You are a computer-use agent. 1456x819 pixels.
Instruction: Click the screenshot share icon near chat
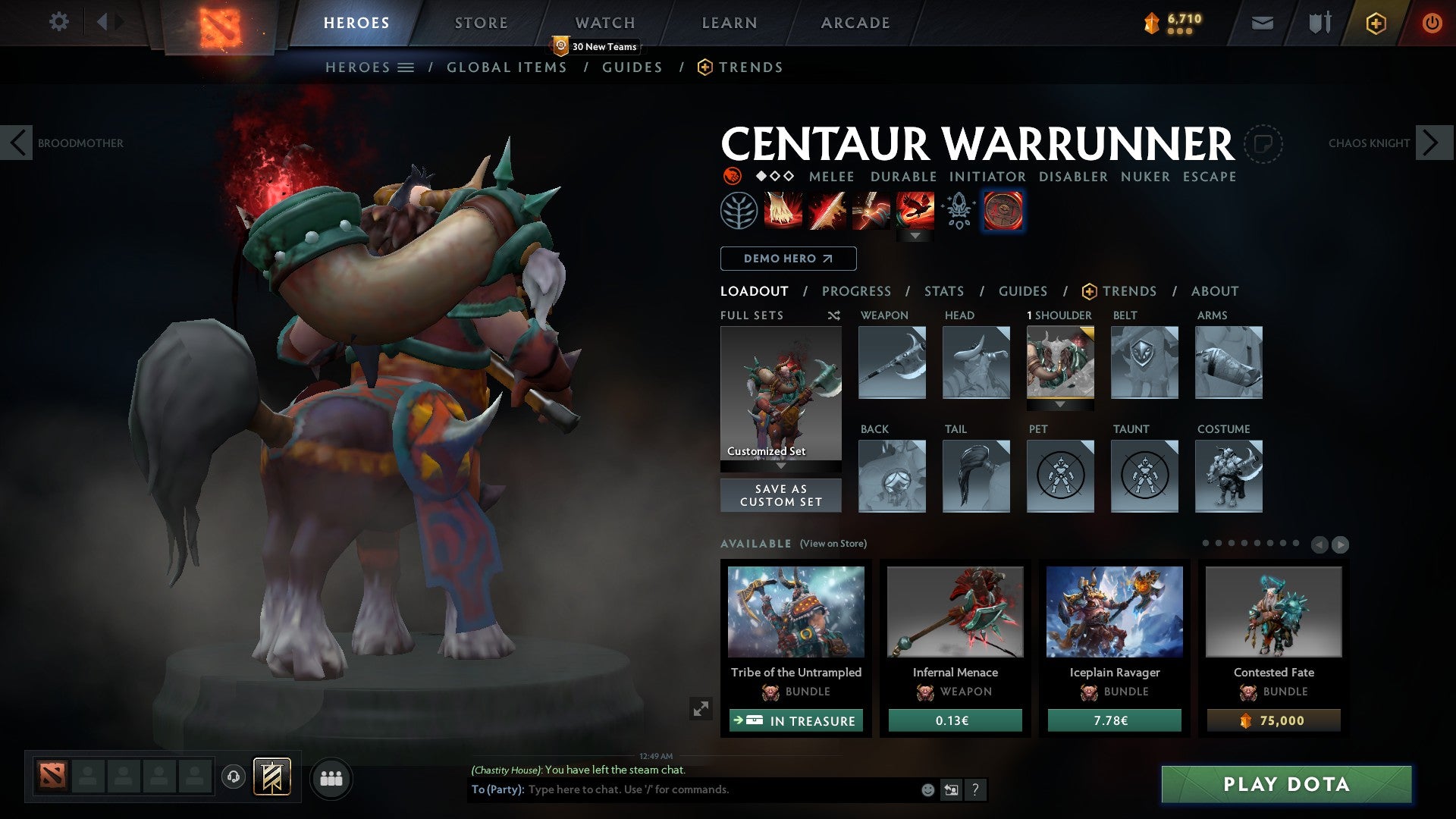(x=950, y=789)
